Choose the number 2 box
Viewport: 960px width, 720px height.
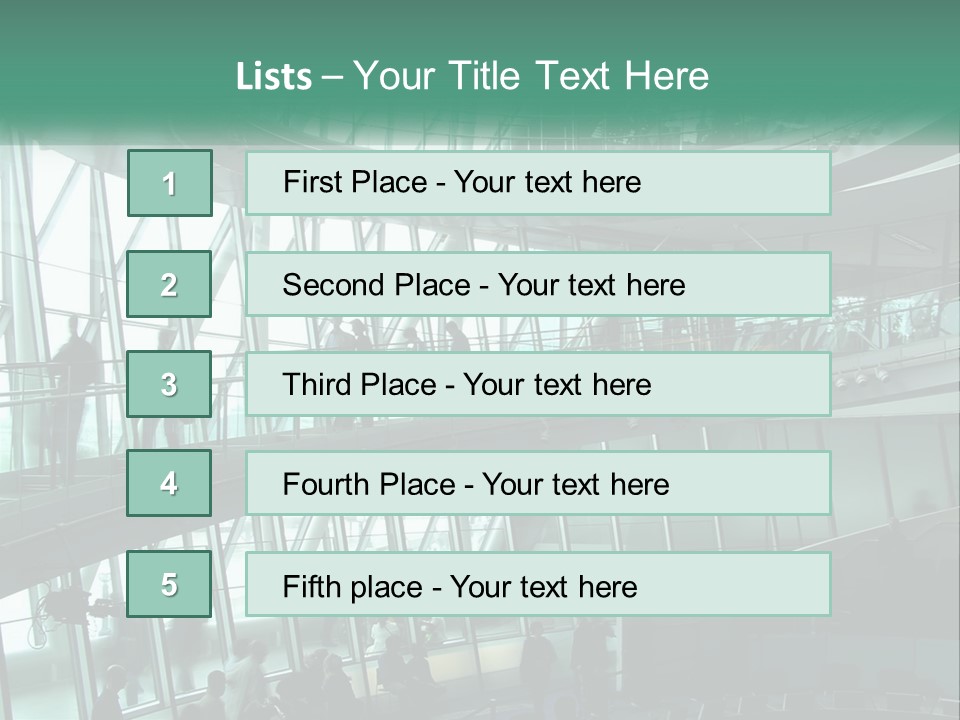pyautogui.click(x=169, y=284)
